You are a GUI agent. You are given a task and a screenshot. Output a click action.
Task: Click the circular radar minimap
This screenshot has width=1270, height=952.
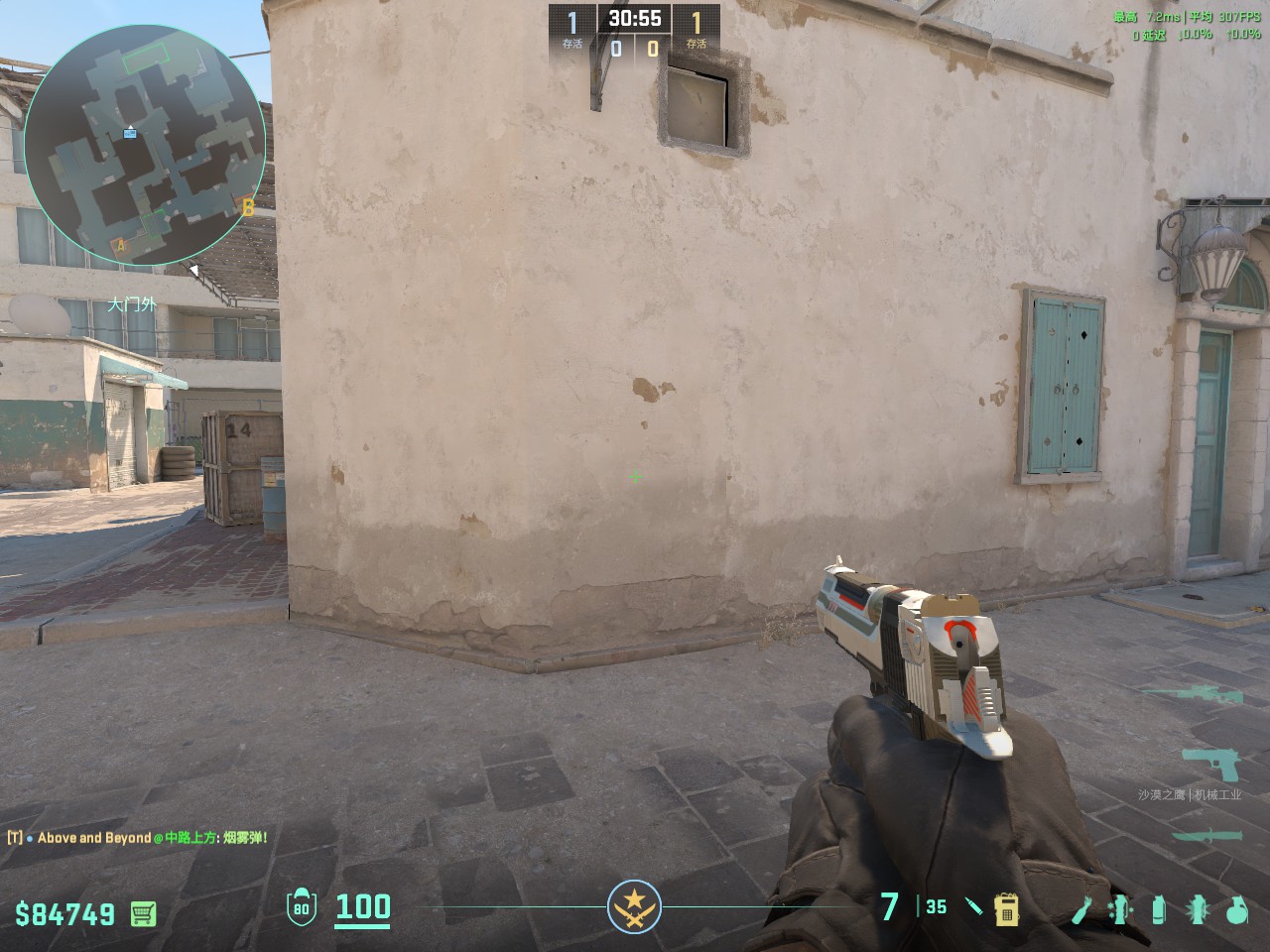[145, 146]
